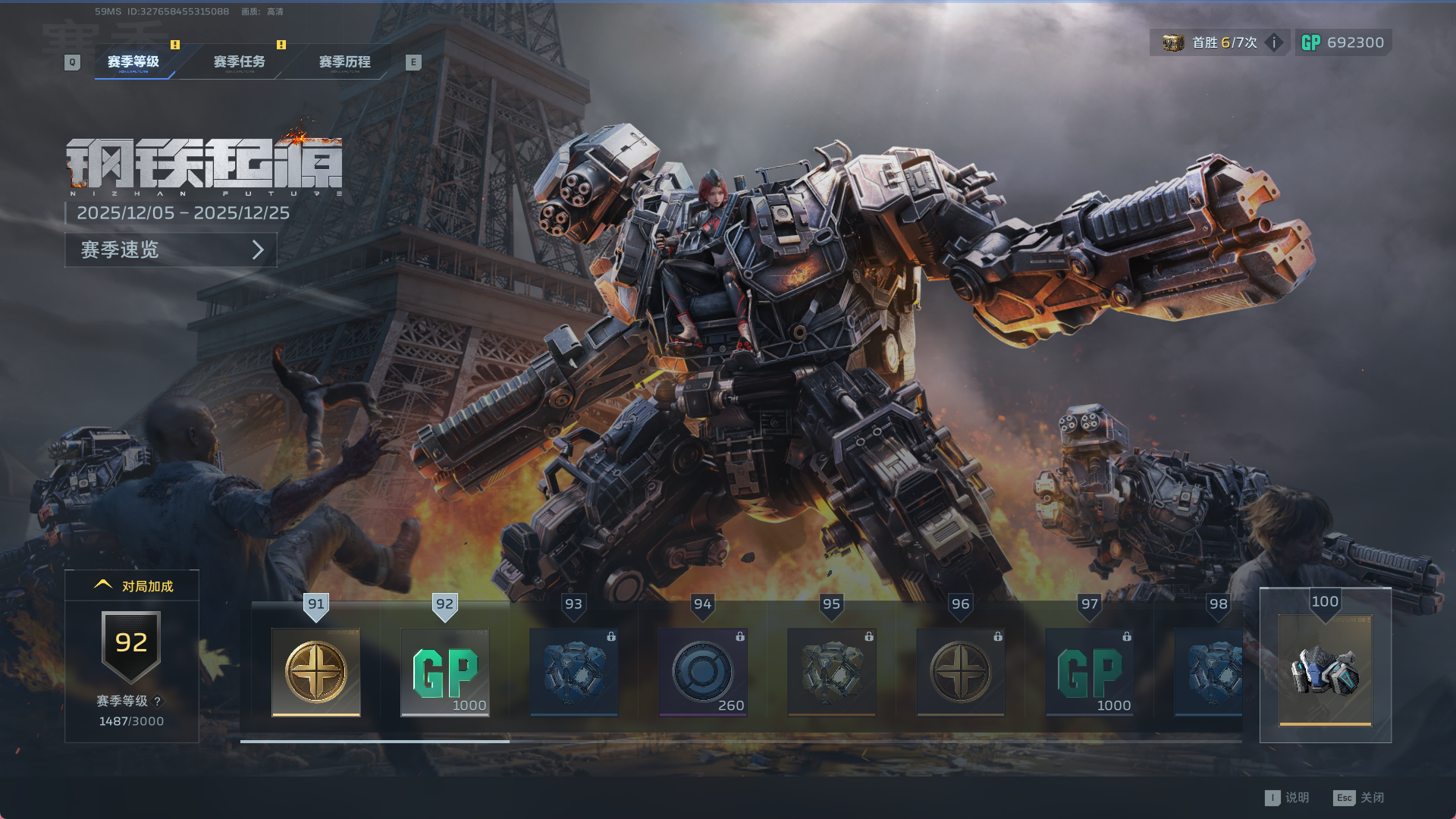Claim the level 92 GP 1000 reward
Image resolution: width=1456 pixels, height=819 pixels.
(445, 672)
